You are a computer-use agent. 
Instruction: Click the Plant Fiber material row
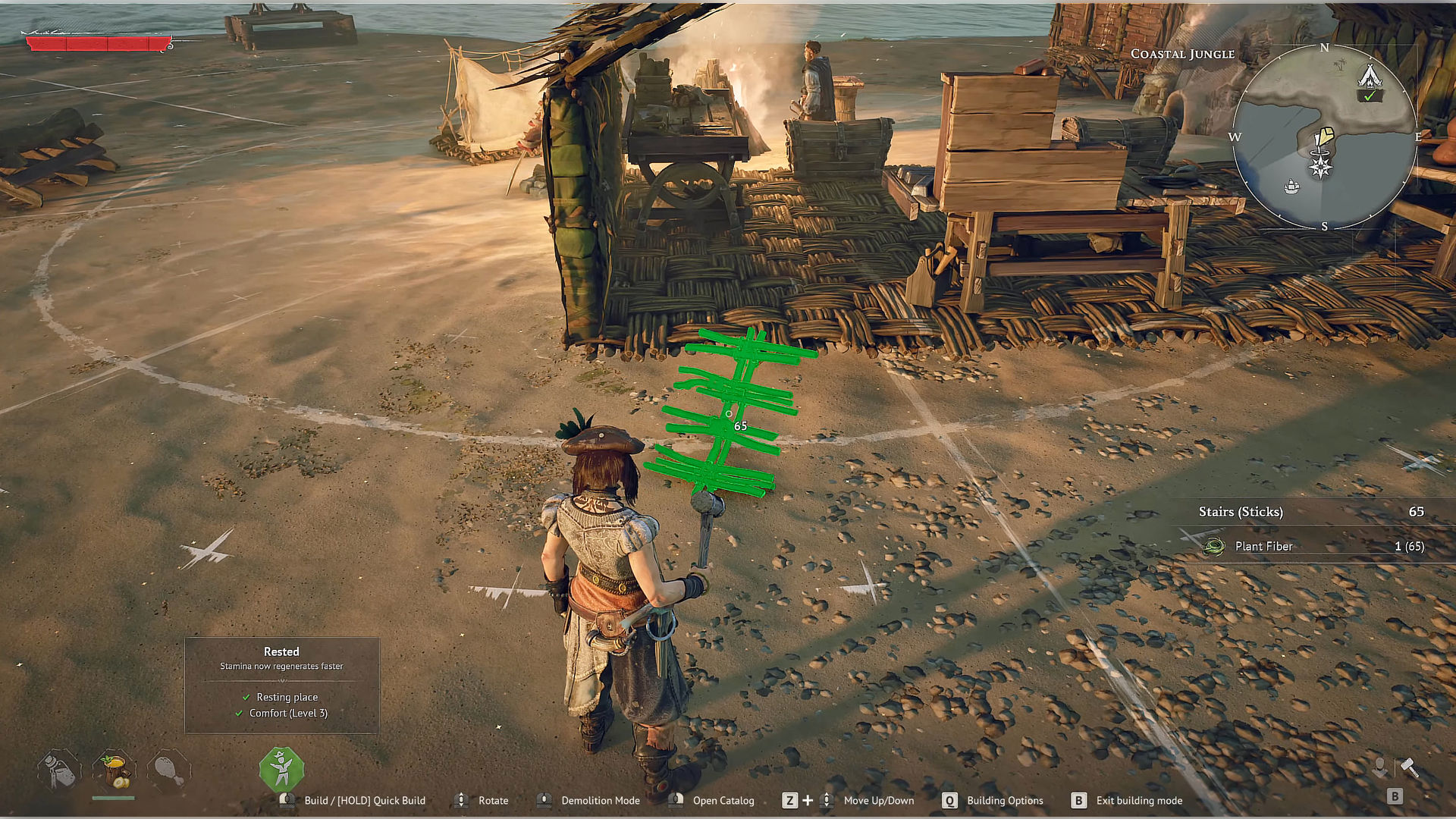point(1312,546)
